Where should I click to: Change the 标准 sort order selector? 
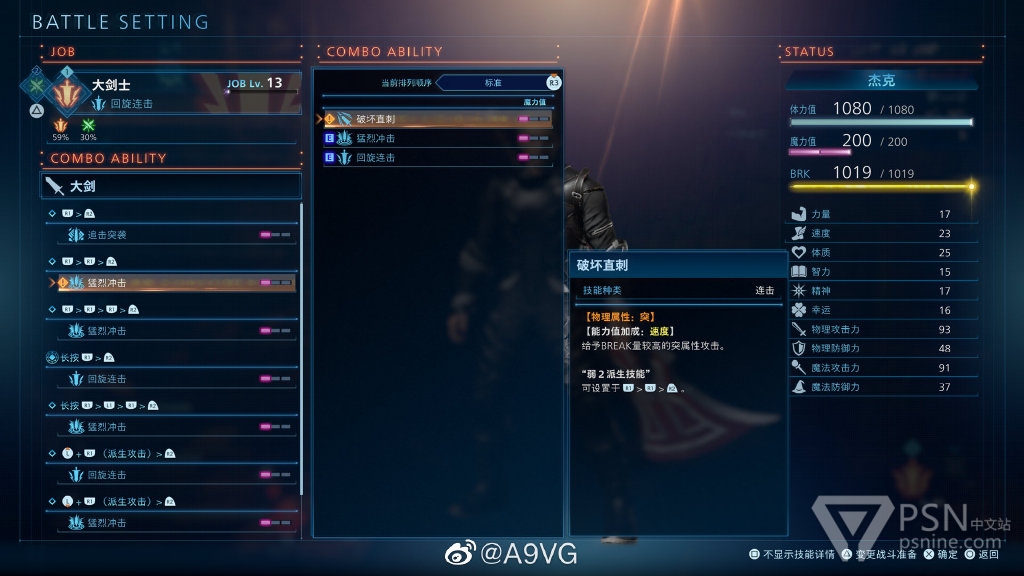(x=494, y=82)
